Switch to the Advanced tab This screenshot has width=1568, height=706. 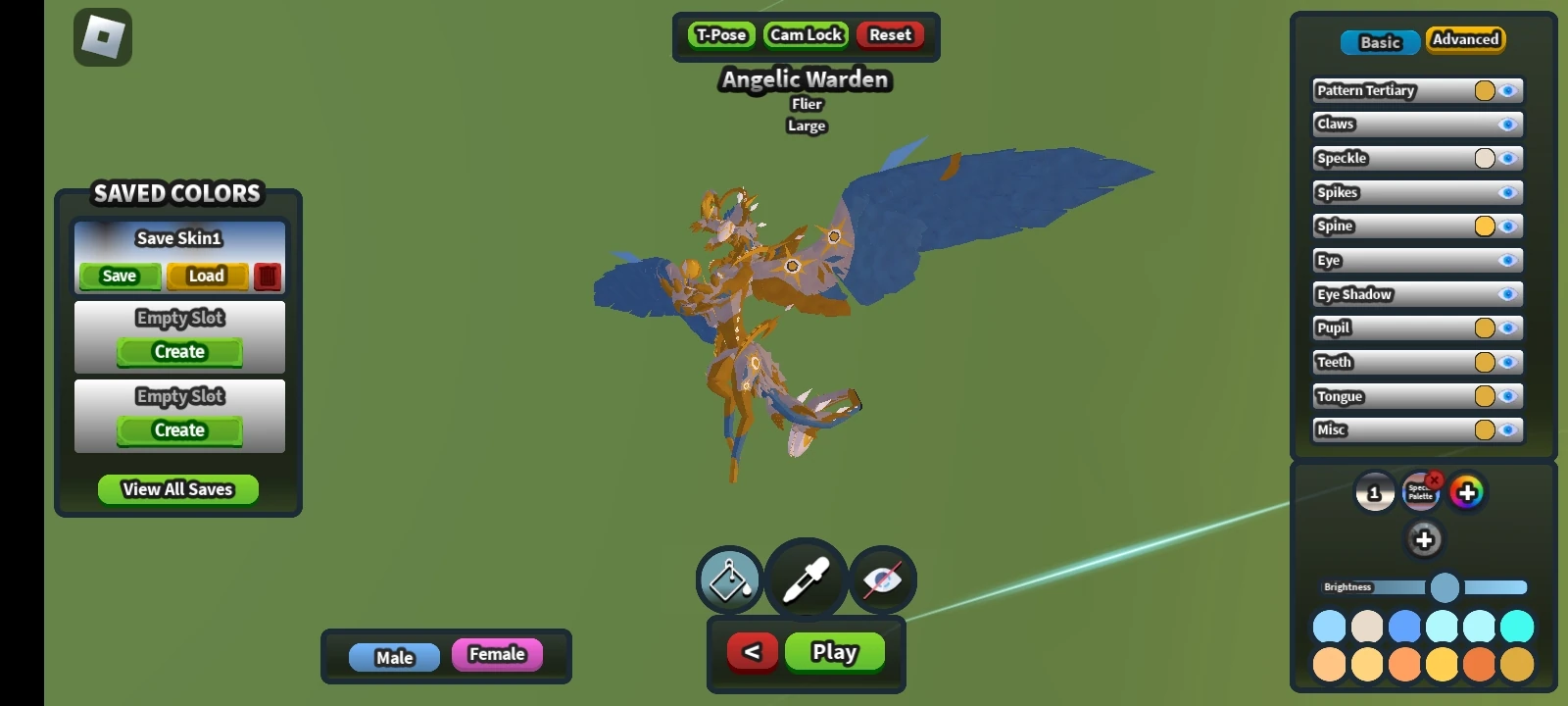click(1465, 40)
